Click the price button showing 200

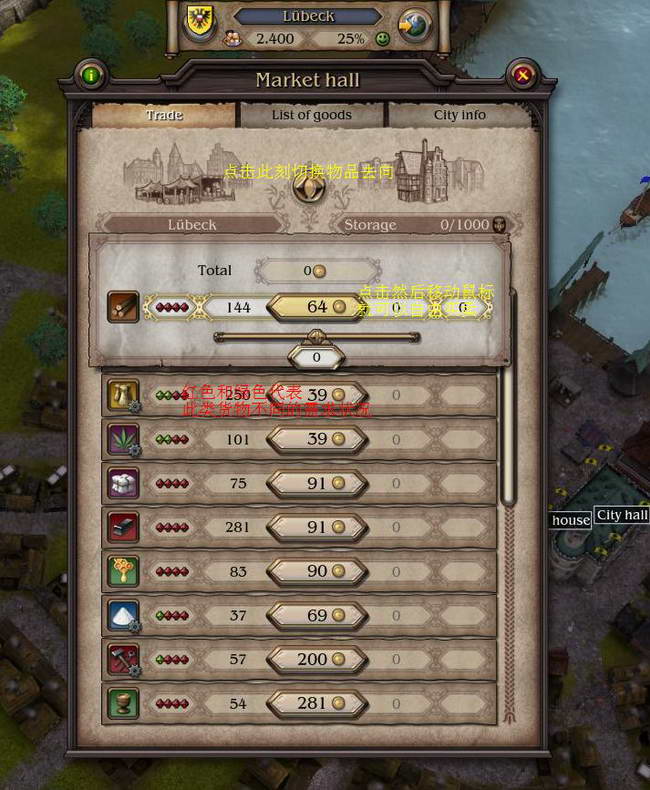[316, 659]
